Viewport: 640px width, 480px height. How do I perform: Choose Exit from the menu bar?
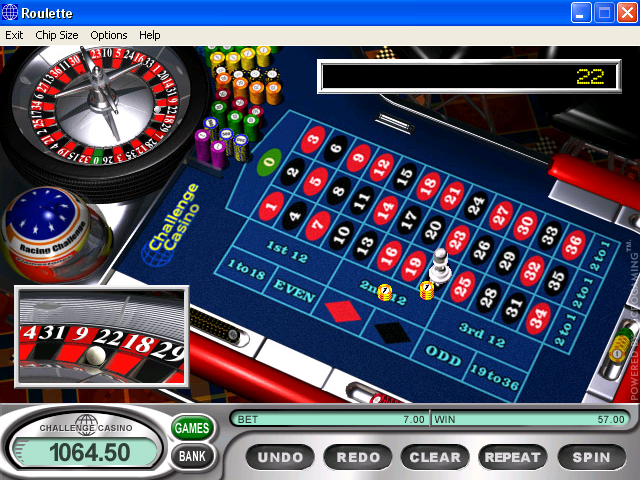tap(14, 35)
